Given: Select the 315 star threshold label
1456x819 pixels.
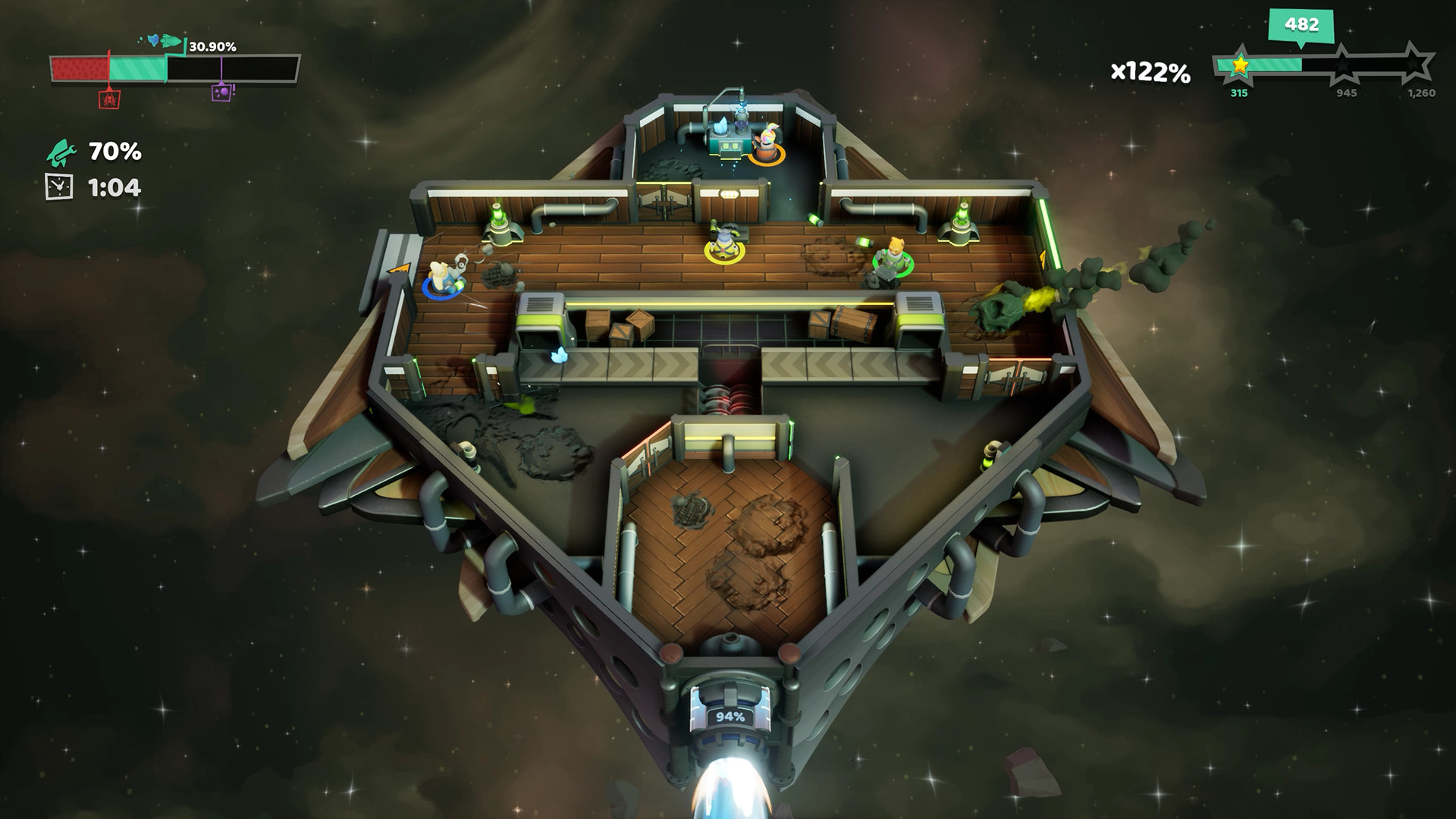Looking at the screenshot, I should coord(1239,93).
